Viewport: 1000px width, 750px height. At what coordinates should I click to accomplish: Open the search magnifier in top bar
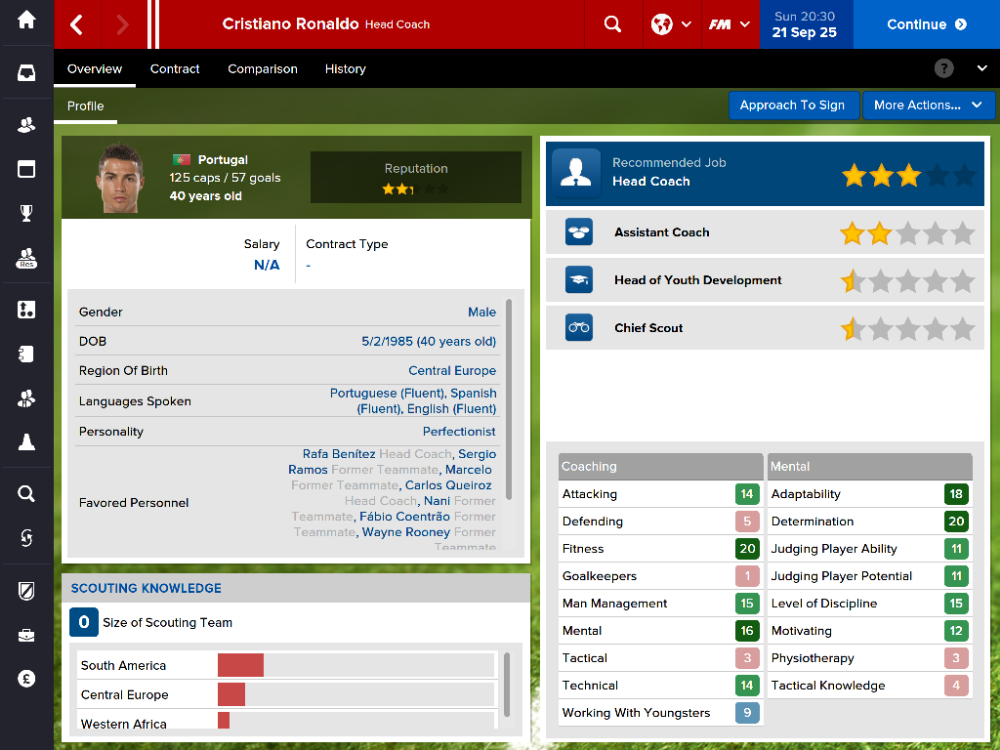[613, 24]
